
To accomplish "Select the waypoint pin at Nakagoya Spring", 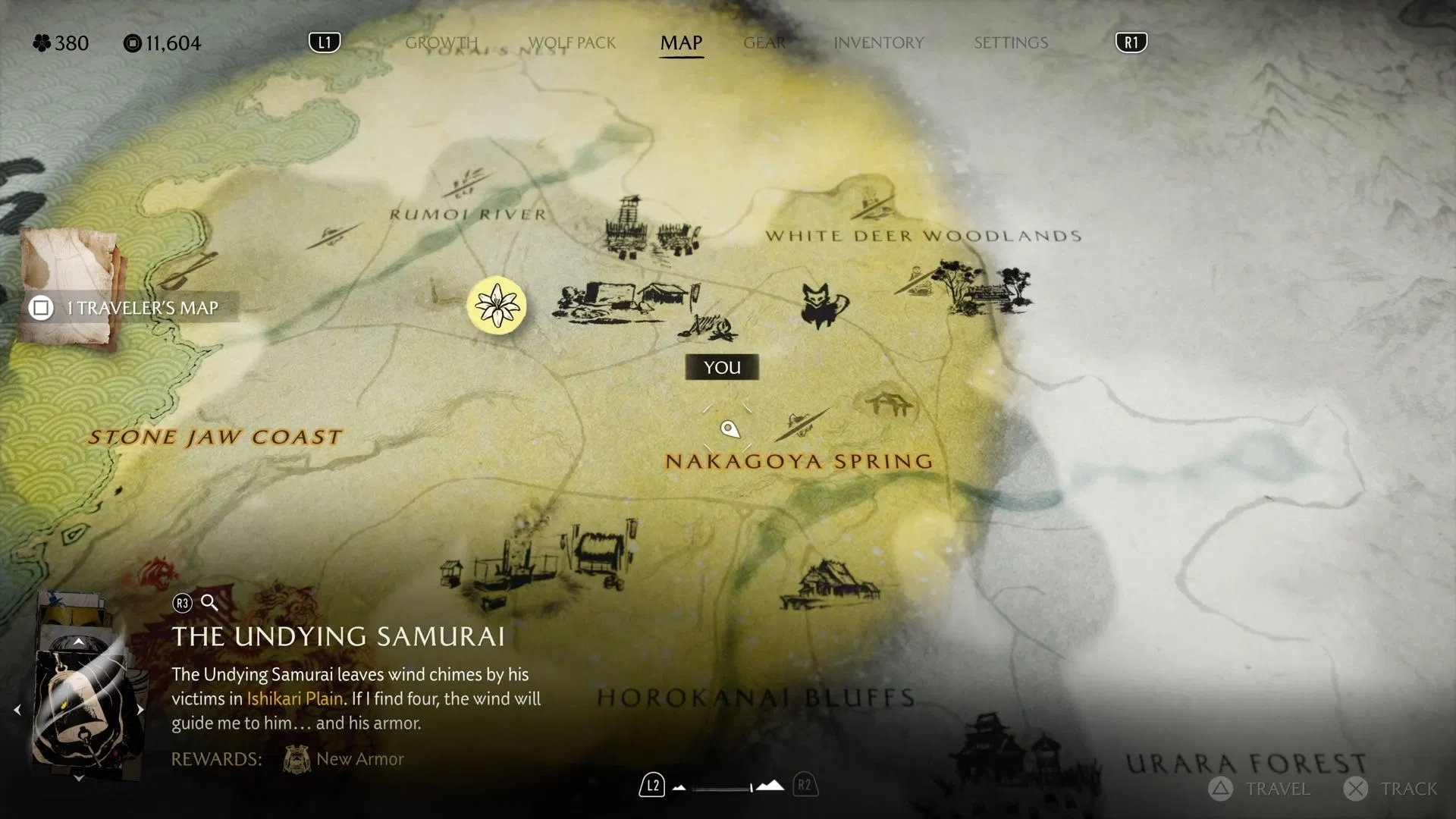I will click(730, 429).
